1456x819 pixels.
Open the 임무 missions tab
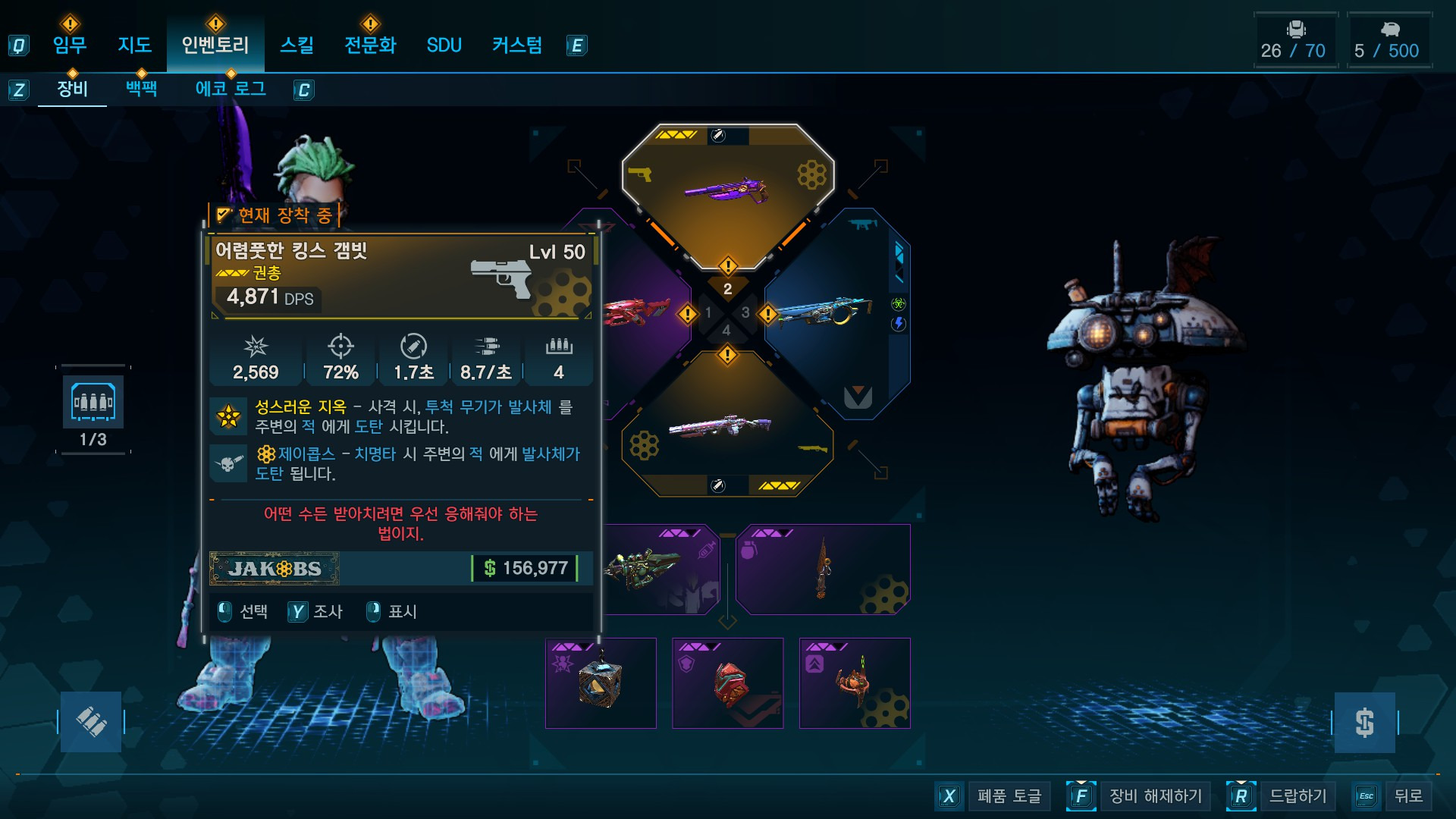[70, 45]
